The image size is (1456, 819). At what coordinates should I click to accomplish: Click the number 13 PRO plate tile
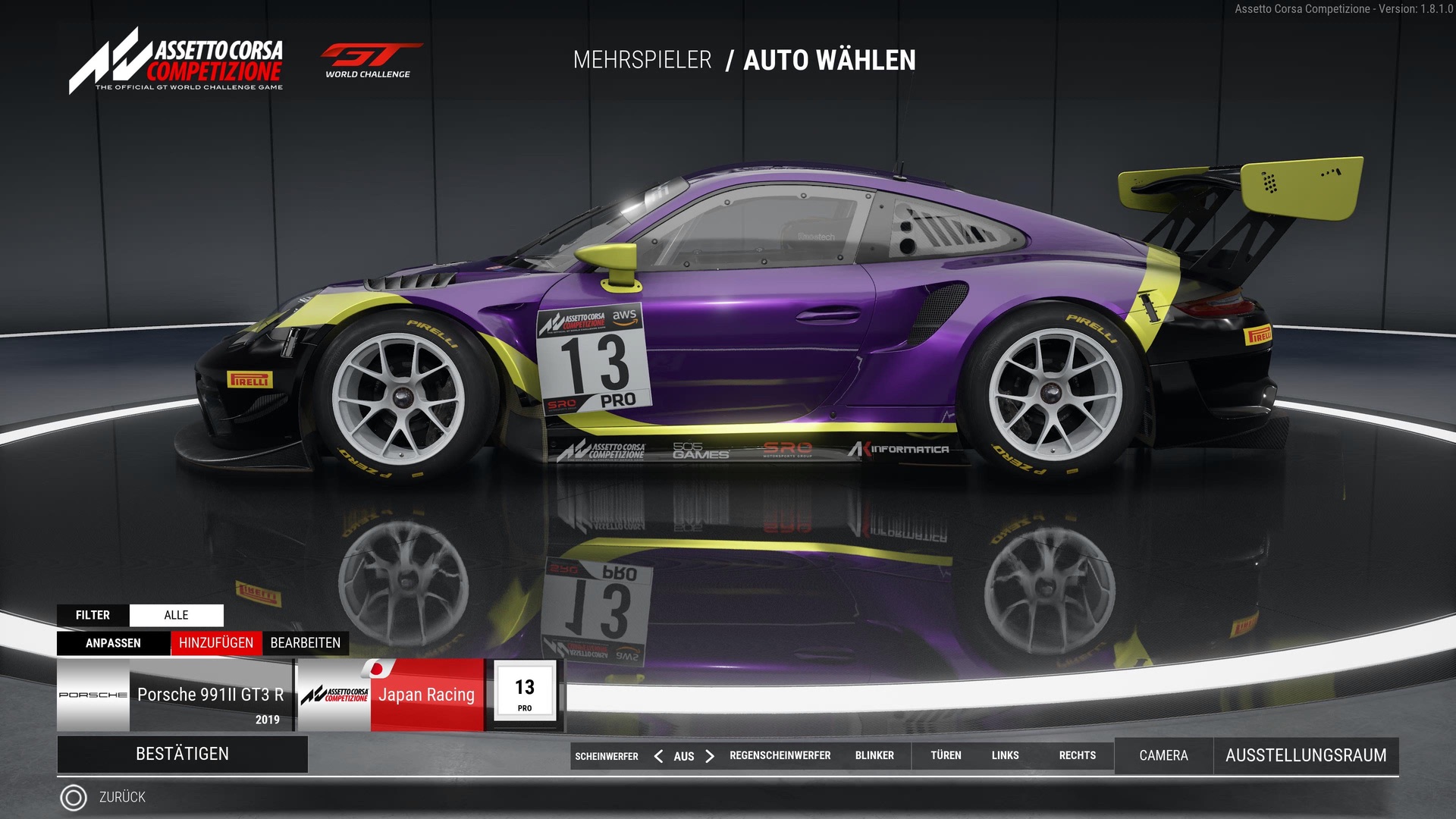click(525, 695)
